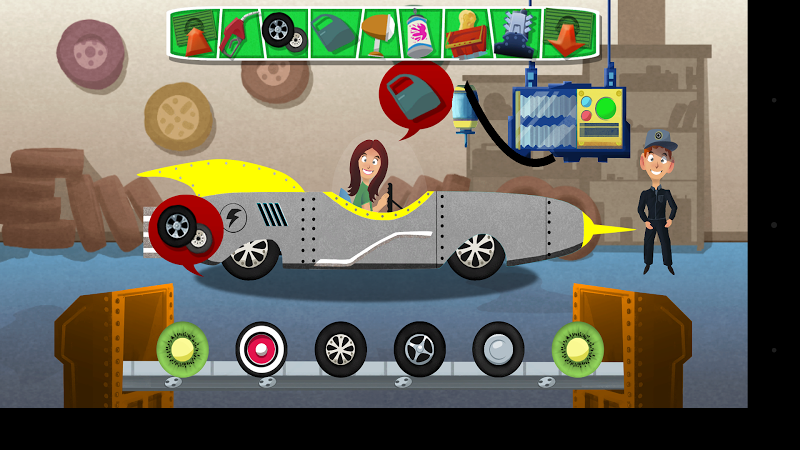Pick the three-spoke wheel

click(419, 349)
